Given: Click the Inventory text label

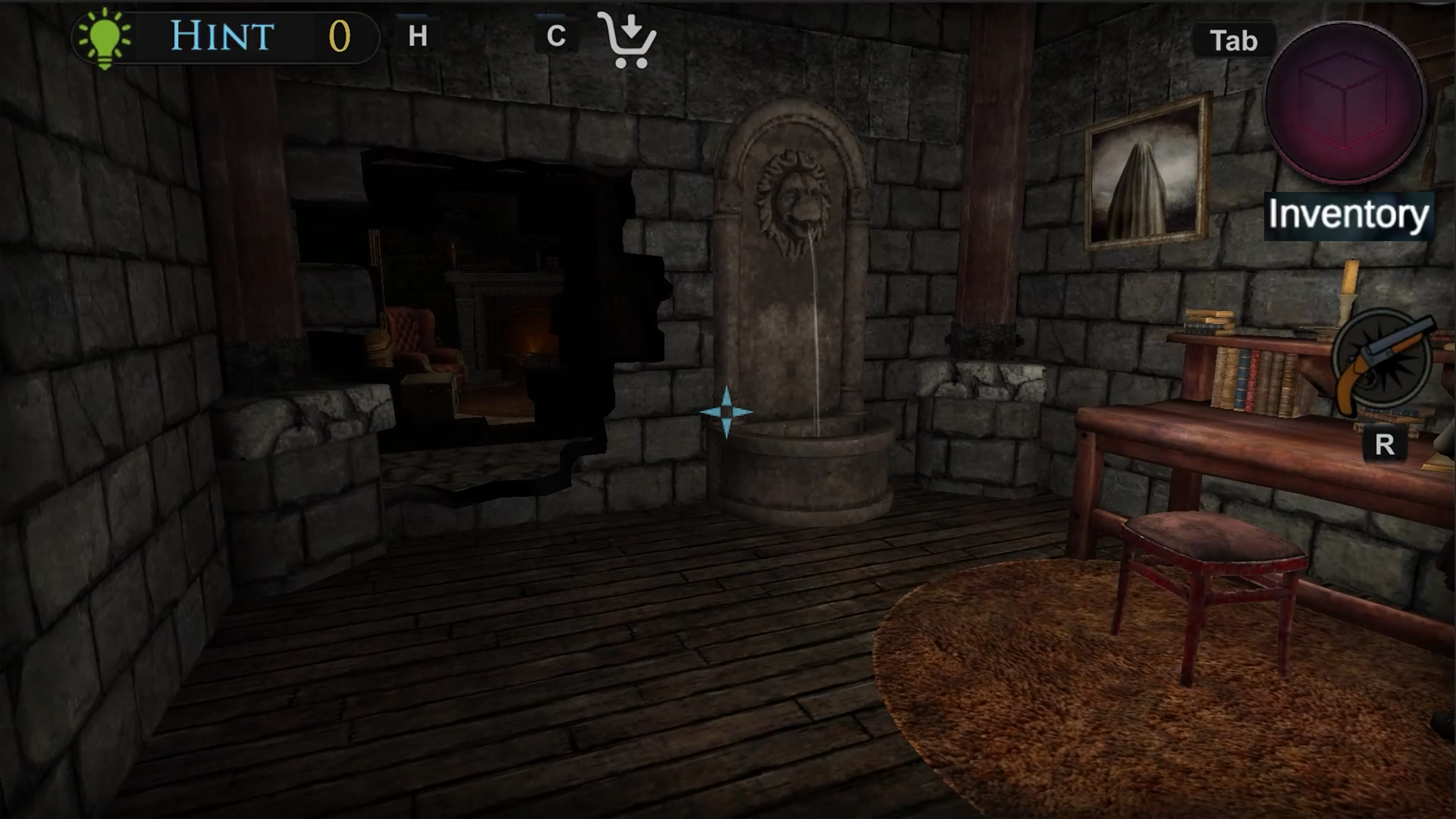Looking at the screenshot, I should tap(1349, 215).
